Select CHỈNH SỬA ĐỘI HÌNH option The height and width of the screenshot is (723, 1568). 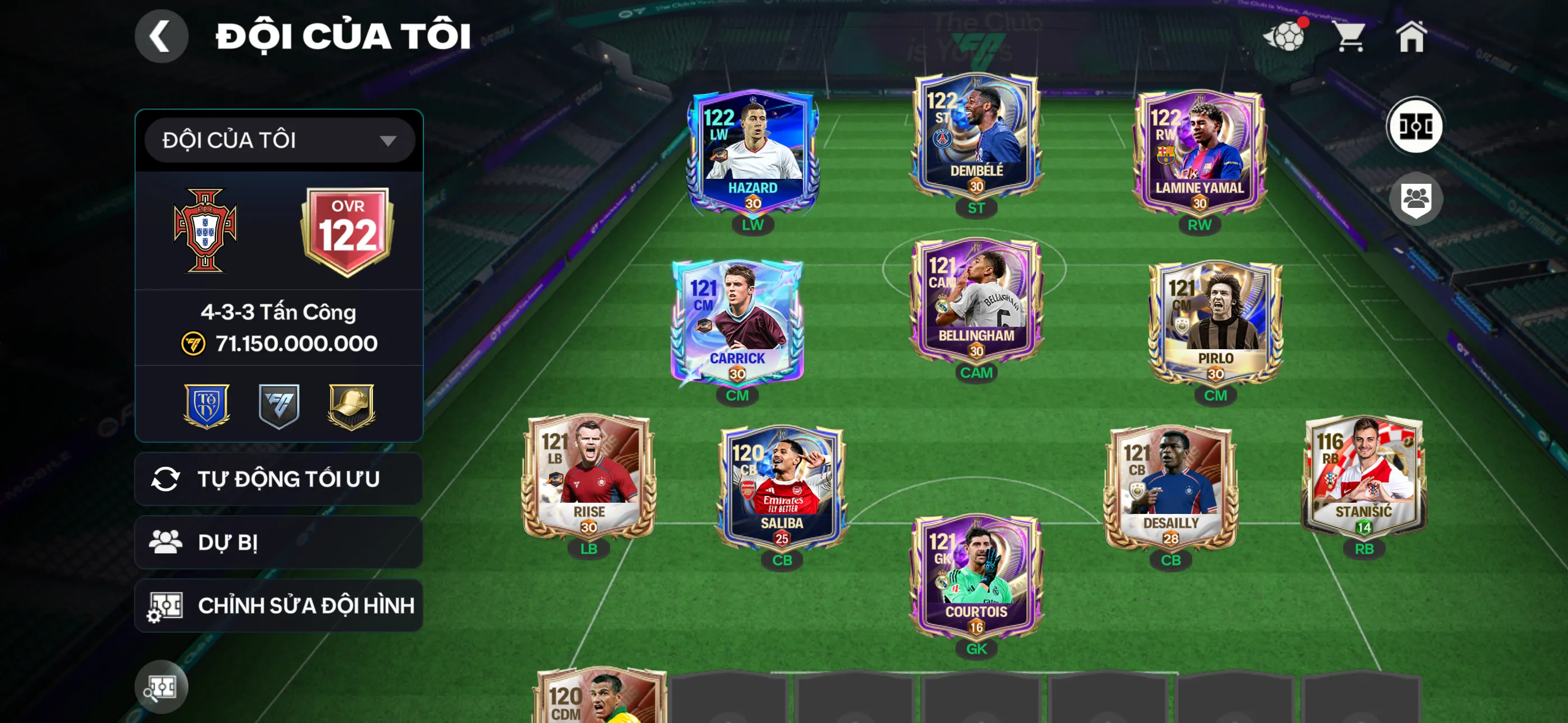tap(278, 605)
